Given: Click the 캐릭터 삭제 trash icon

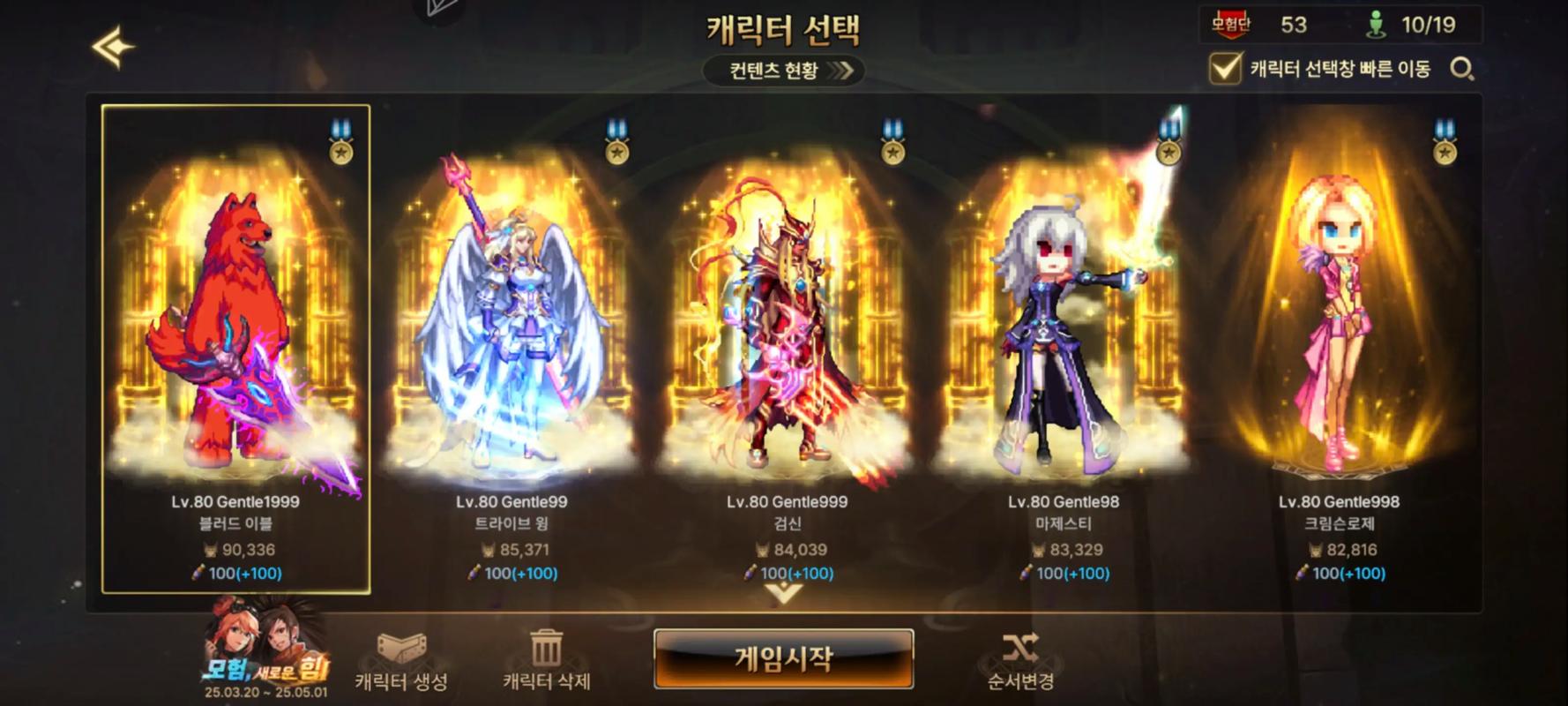Looking at the screenshot, I should [x=549, y=645].
